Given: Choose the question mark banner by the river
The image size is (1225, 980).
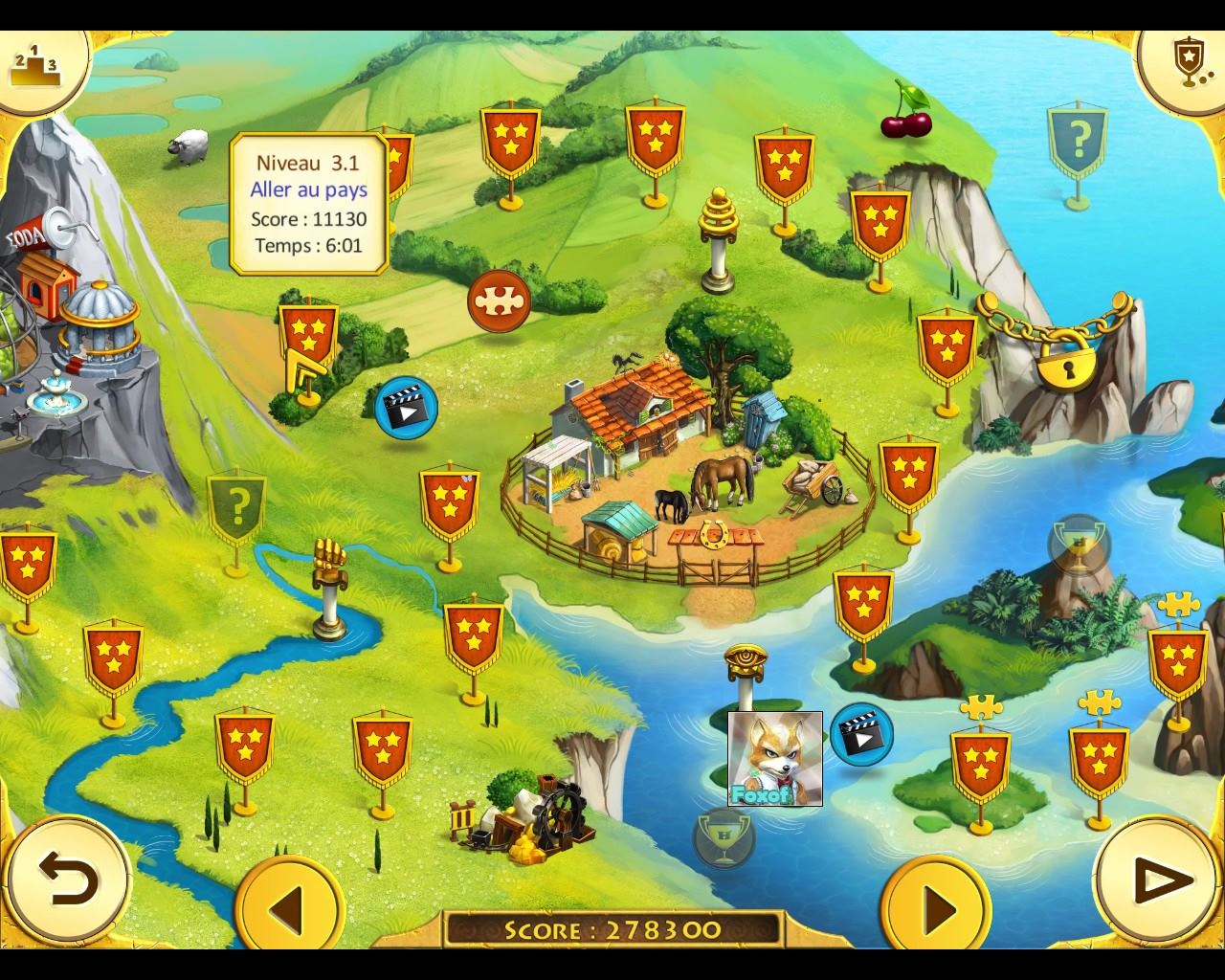Looking at the screenshot, I should 237,505.
